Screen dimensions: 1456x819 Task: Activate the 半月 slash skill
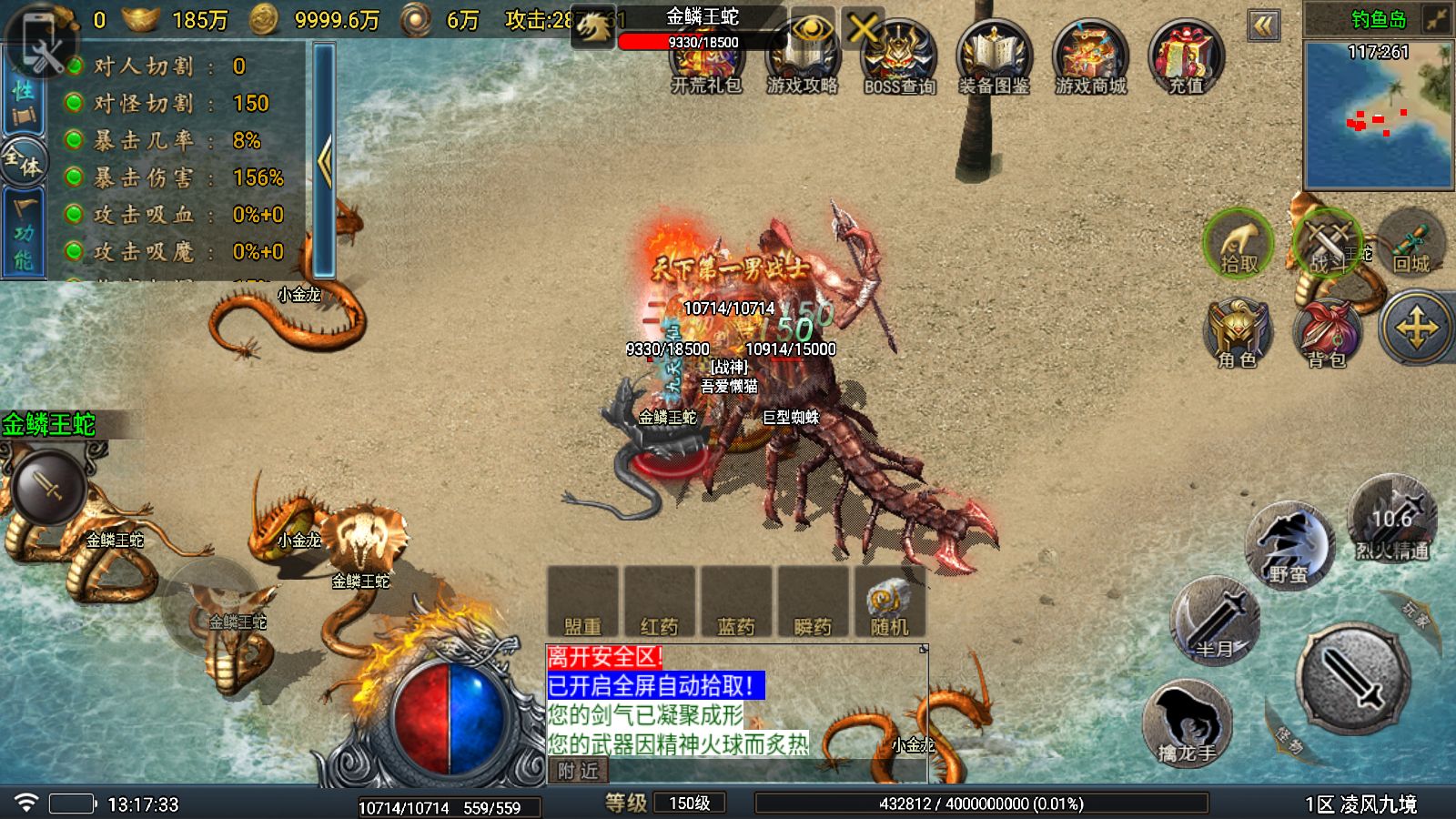tap(1215, 621)
